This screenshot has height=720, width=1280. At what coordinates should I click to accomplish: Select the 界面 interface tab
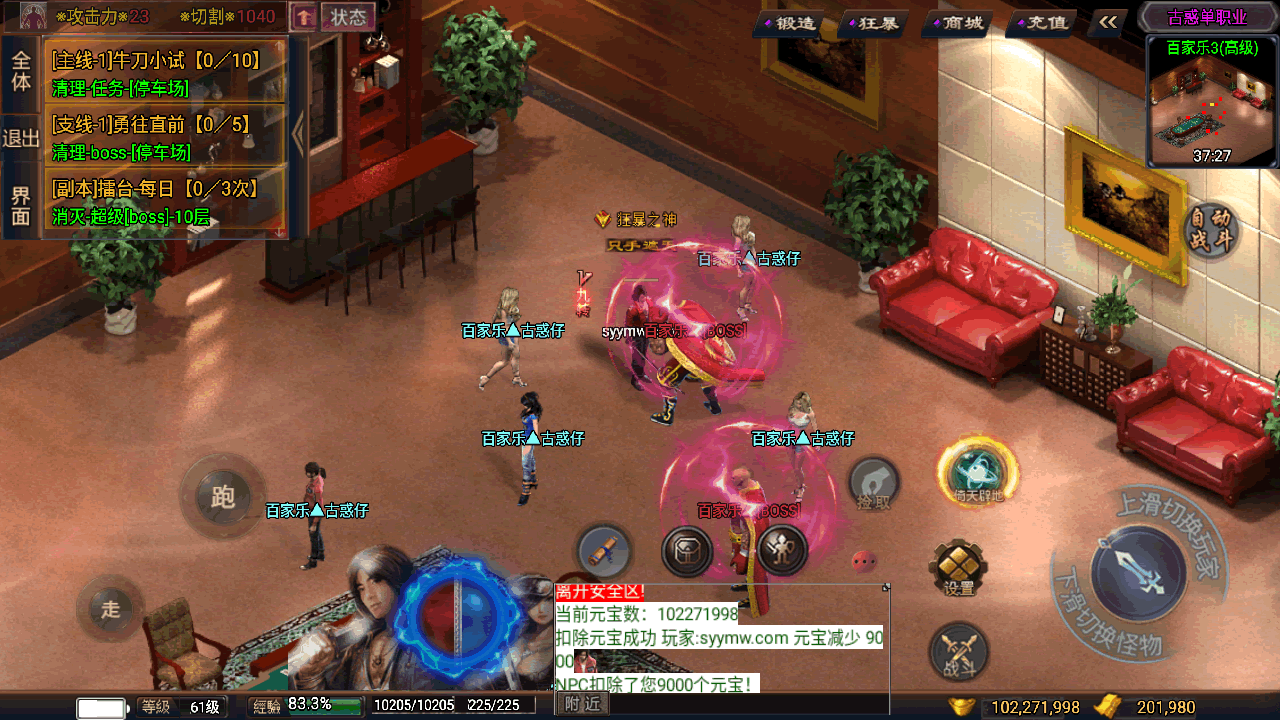[x=21, y=206]
